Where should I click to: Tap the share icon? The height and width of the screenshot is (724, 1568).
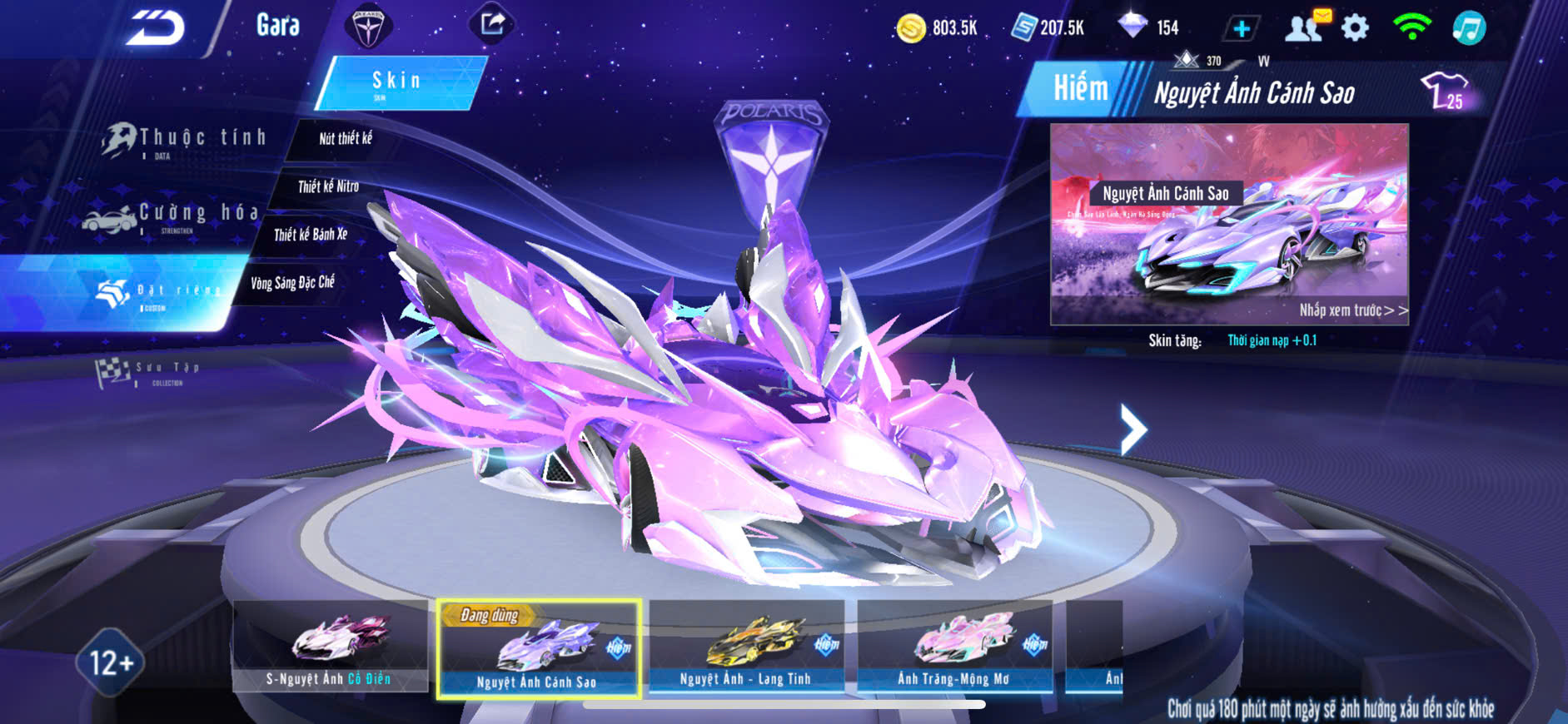492,24
